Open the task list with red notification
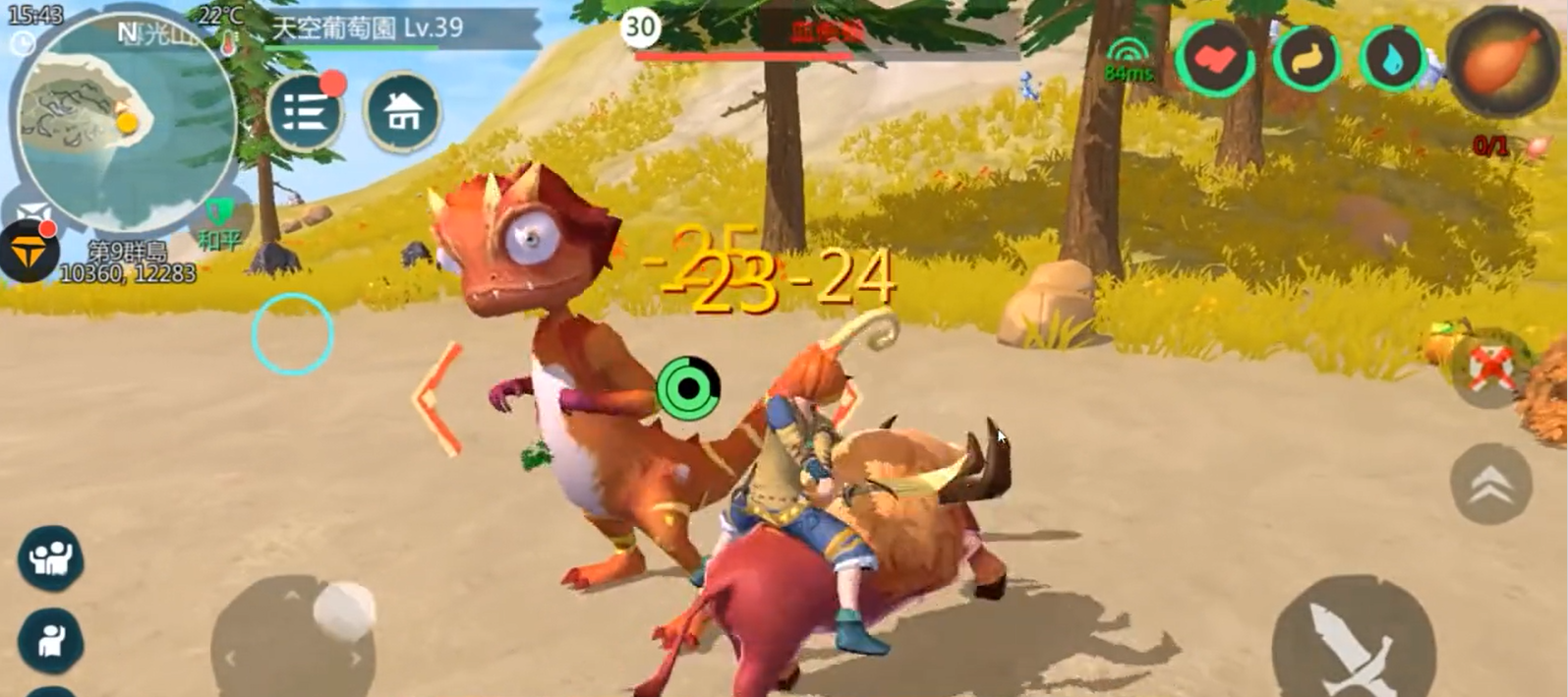Image resolution: width=1568 pixels, height=697 pixels. point(305,112)
